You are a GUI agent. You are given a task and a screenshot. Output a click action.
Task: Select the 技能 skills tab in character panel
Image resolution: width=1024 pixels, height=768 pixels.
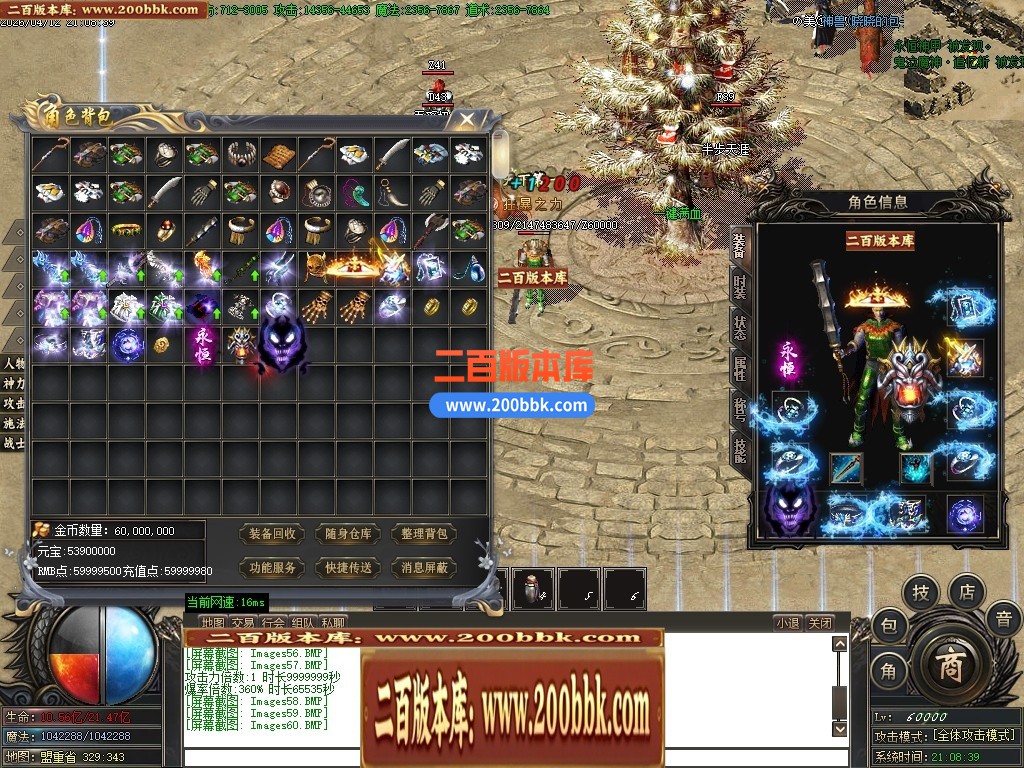tap(739, 450)
